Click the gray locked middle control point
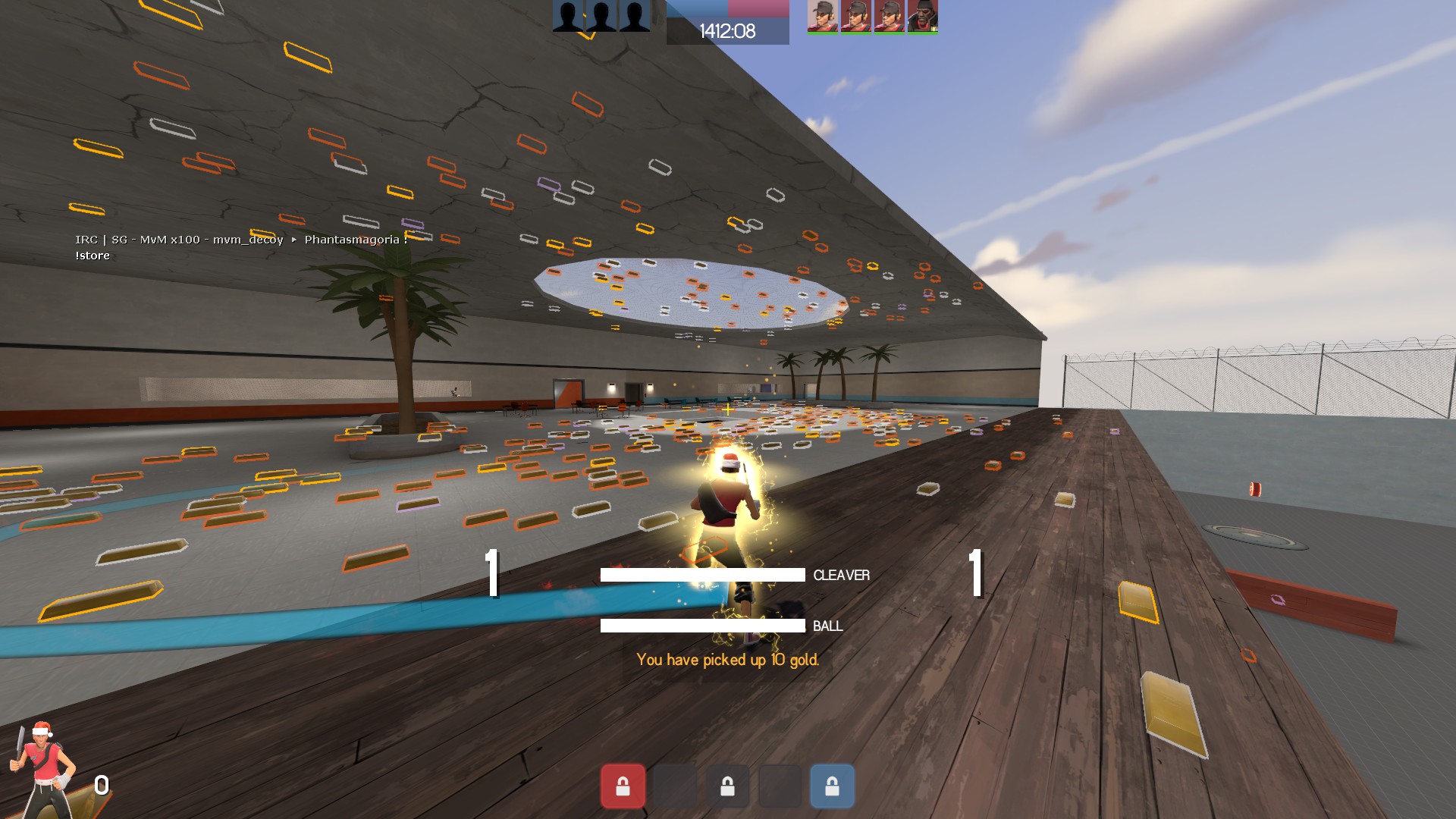1456x819 pixels. [x=727, y=786]
